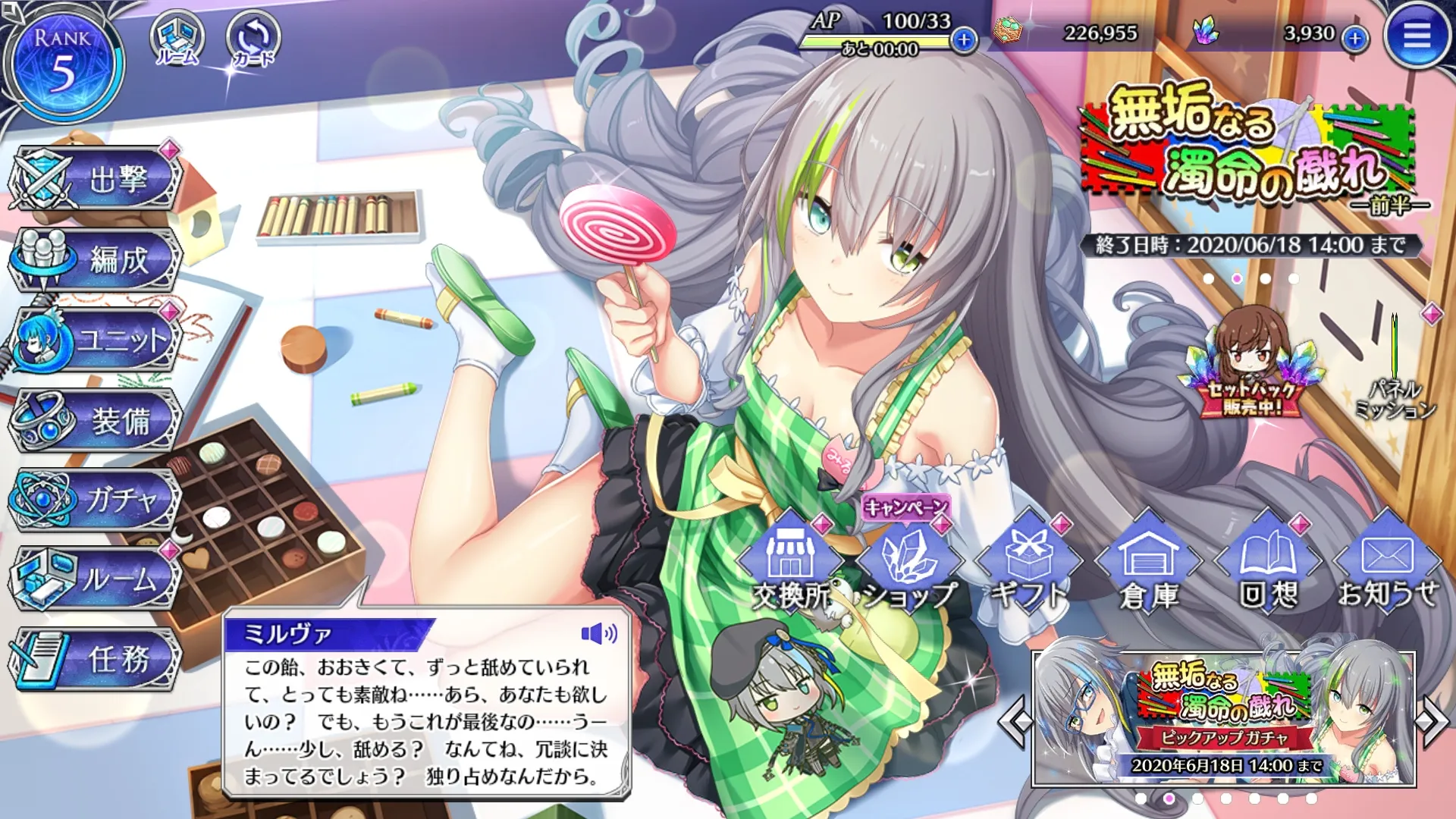Click the small ルーム icon beside the rank badge
This screenshot has height=819, width=1456.
(x=177, y=38)
